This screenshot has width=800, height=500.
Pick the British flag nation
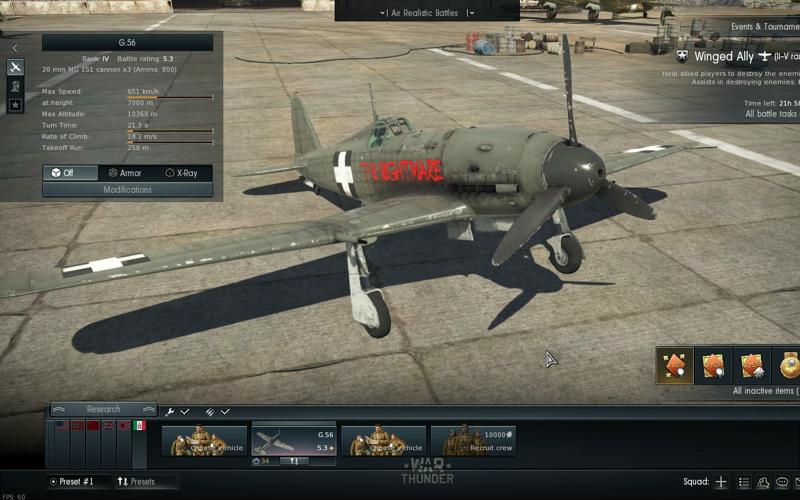[x=108, y=426]
